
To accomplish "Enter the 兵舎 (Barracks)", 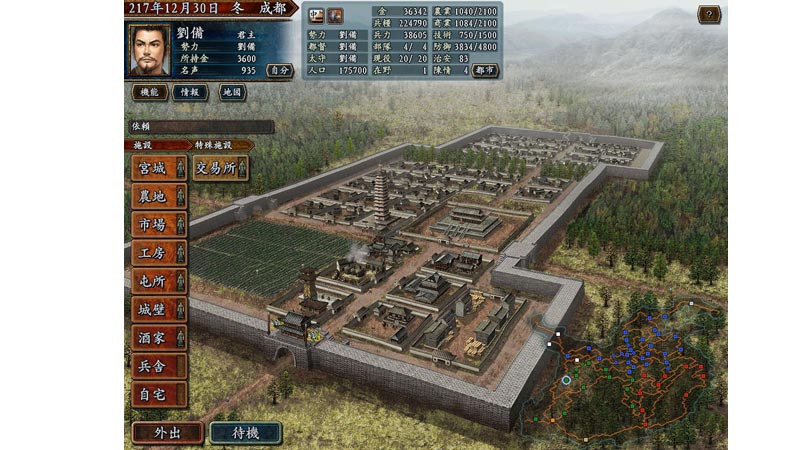I will [158, 366].
